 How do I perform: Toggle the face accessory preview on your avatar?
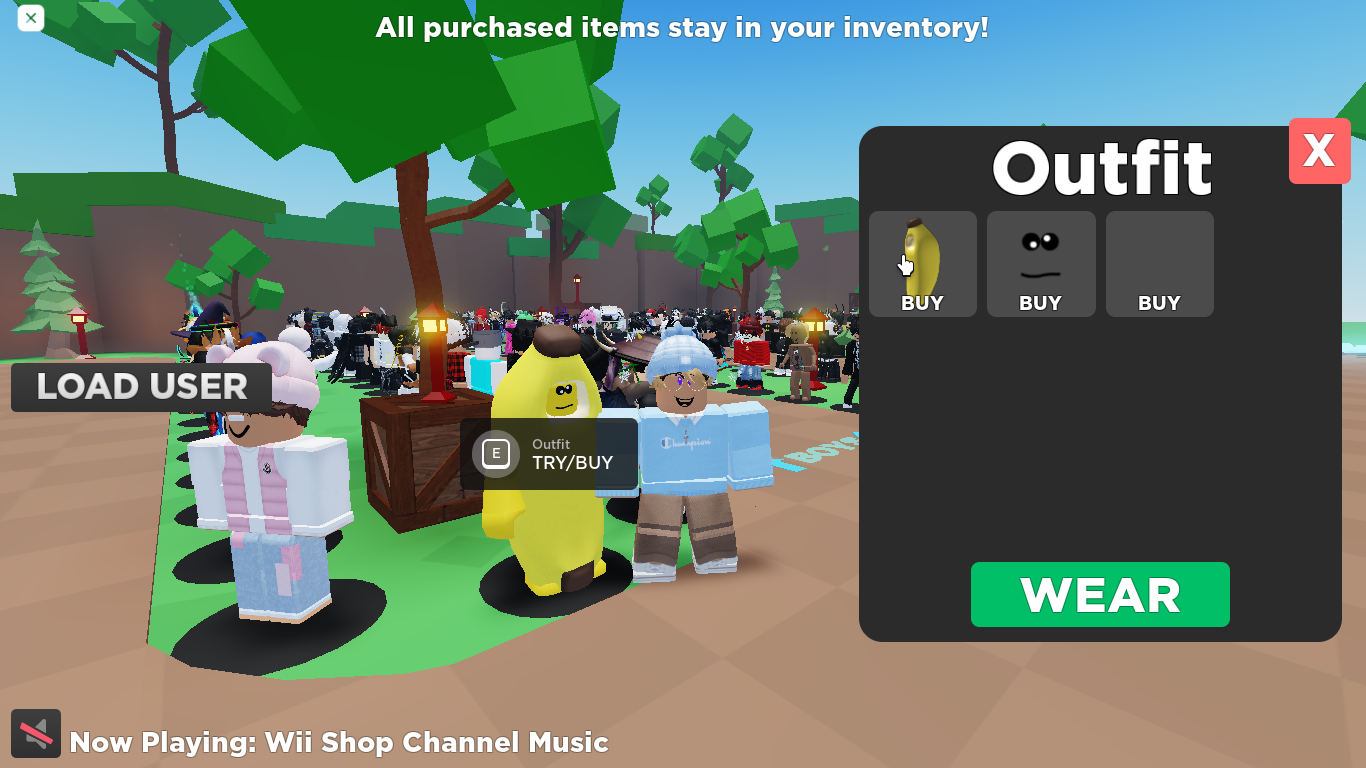tap(1040, 255)
